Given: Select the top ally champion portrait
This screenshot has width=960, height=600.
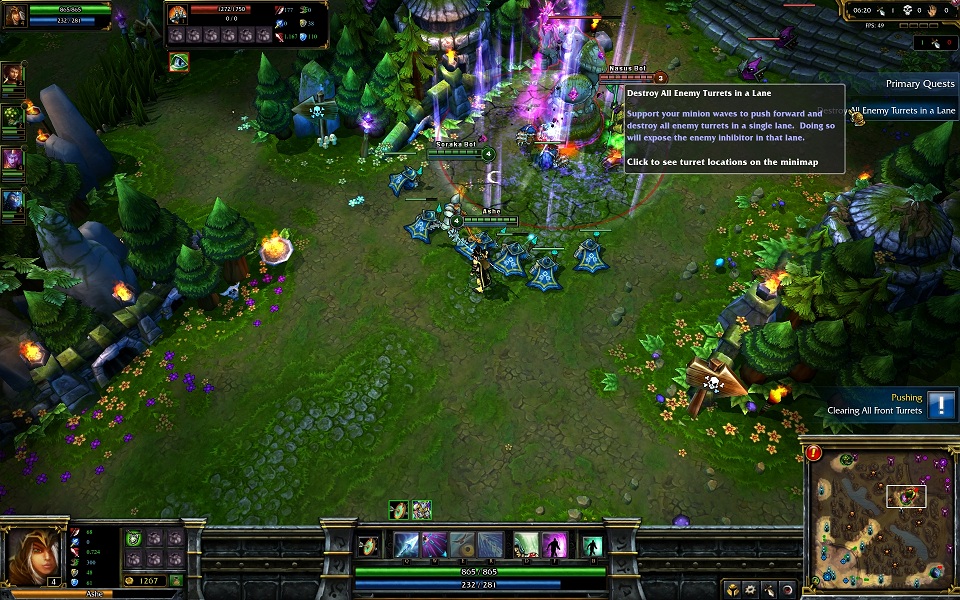Looking at the screenshot, I should [13, 75].
